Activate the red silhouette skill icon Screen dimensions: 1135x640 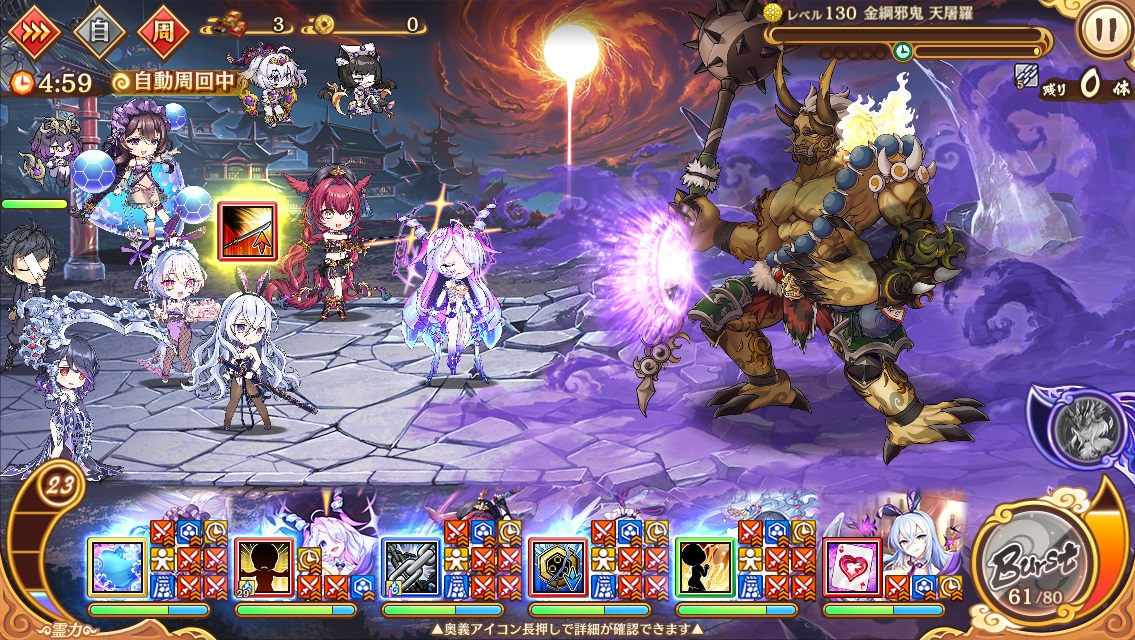264,568
